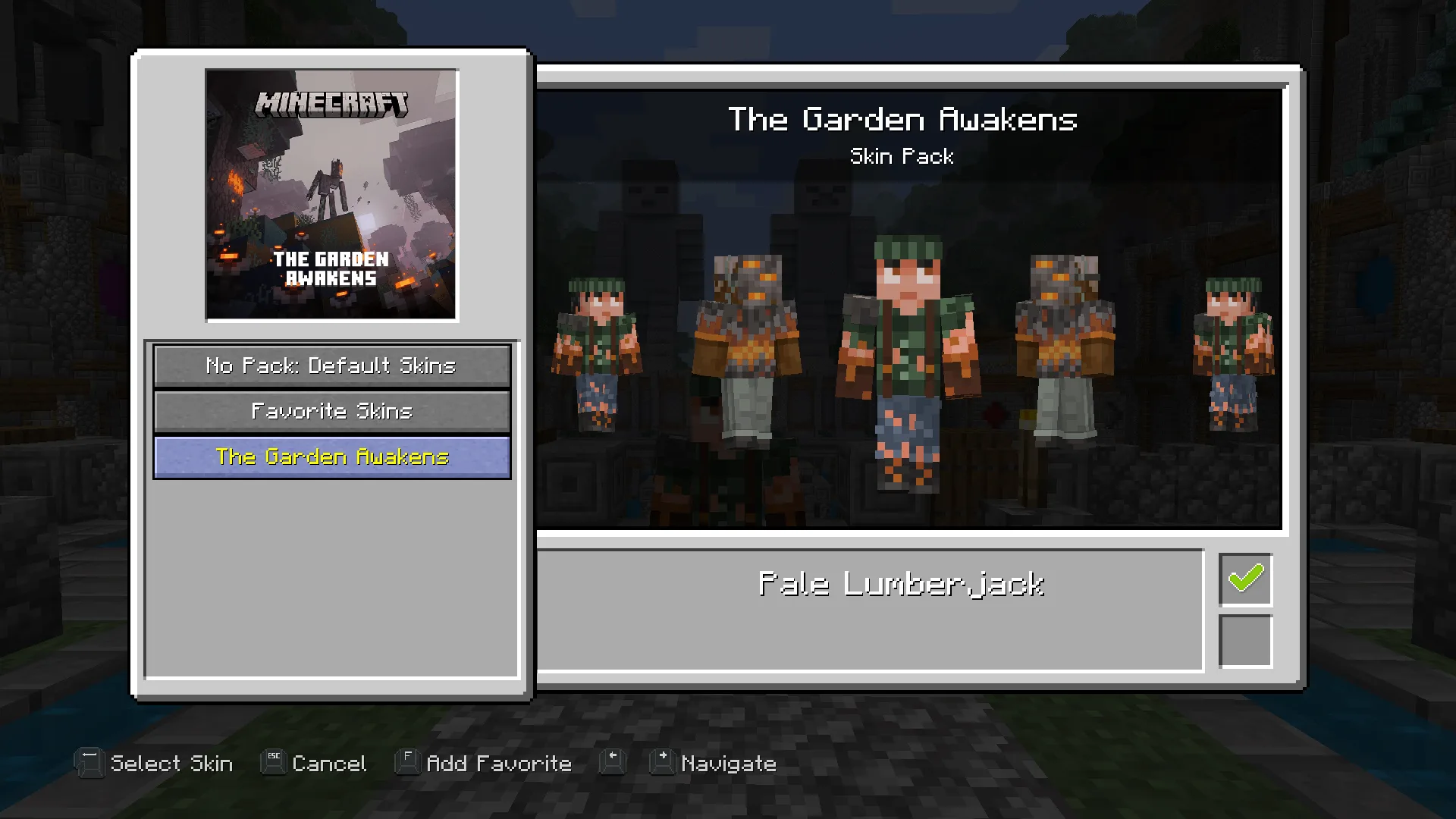The image size is (1456, 819).
Task: Click the Cancel label at bottom
Action: click(328, 763)
